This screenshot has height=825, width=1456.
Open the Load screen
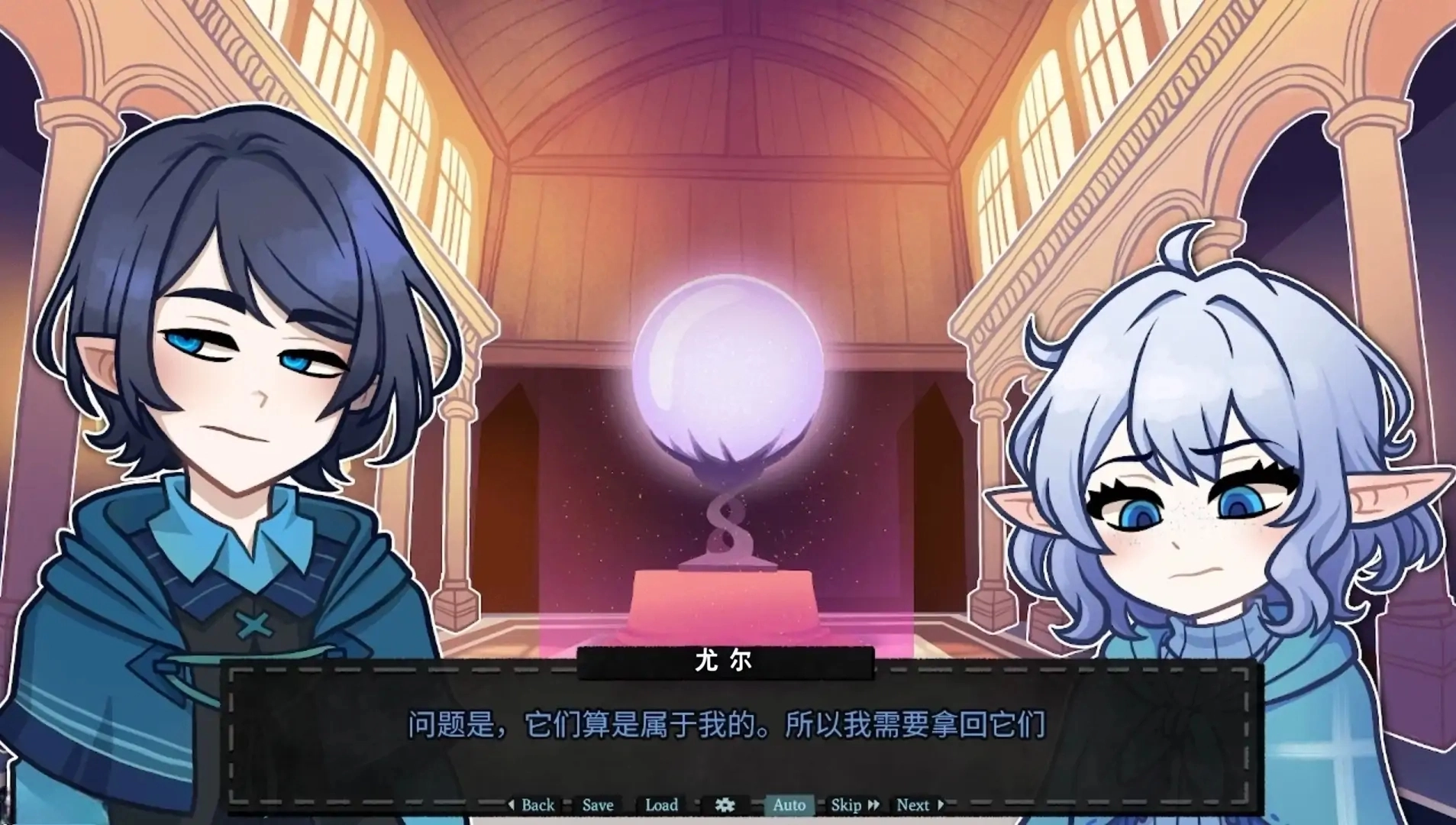(x=660, y=805)
